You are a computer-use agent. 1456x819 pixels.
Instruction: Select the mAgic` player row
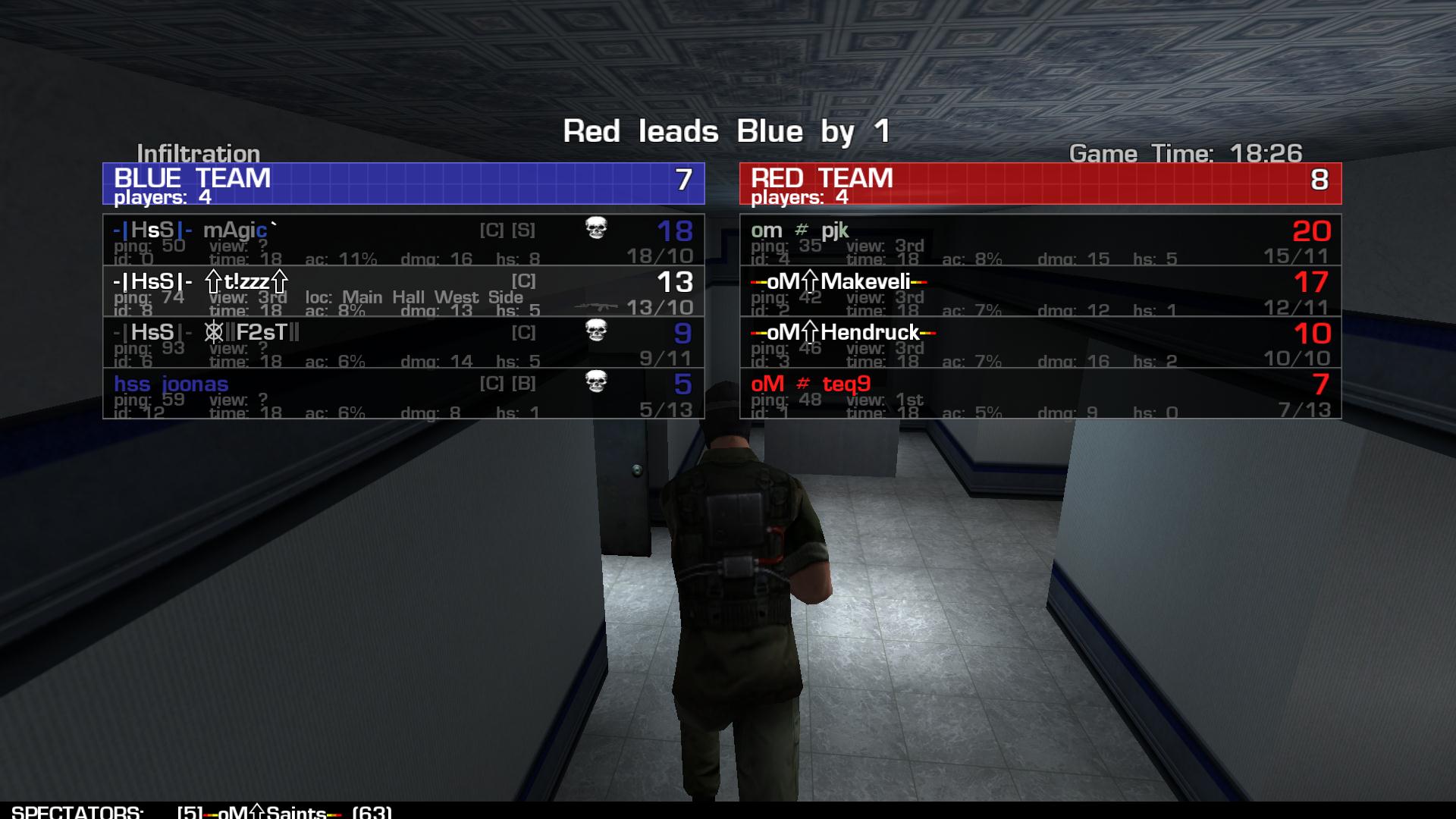403,240
